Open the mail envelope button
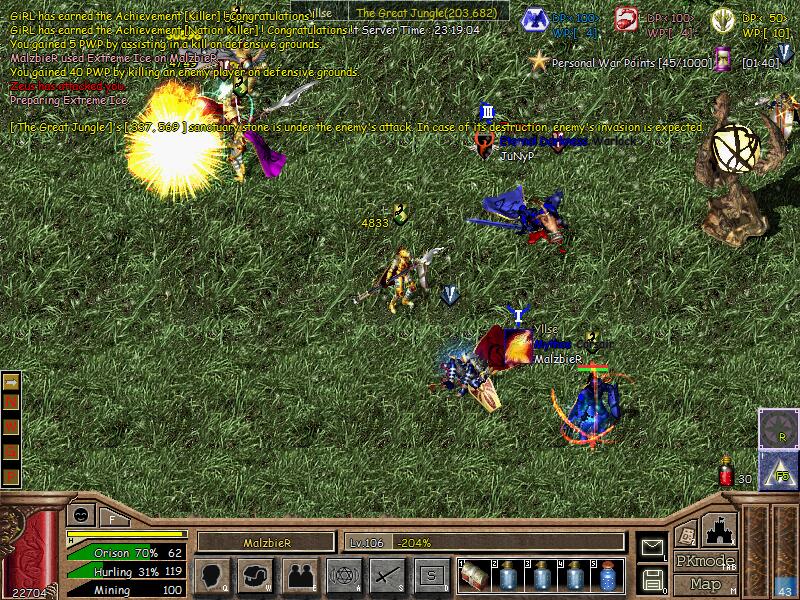This screenshot has width=800, height=600. point(651,547)
